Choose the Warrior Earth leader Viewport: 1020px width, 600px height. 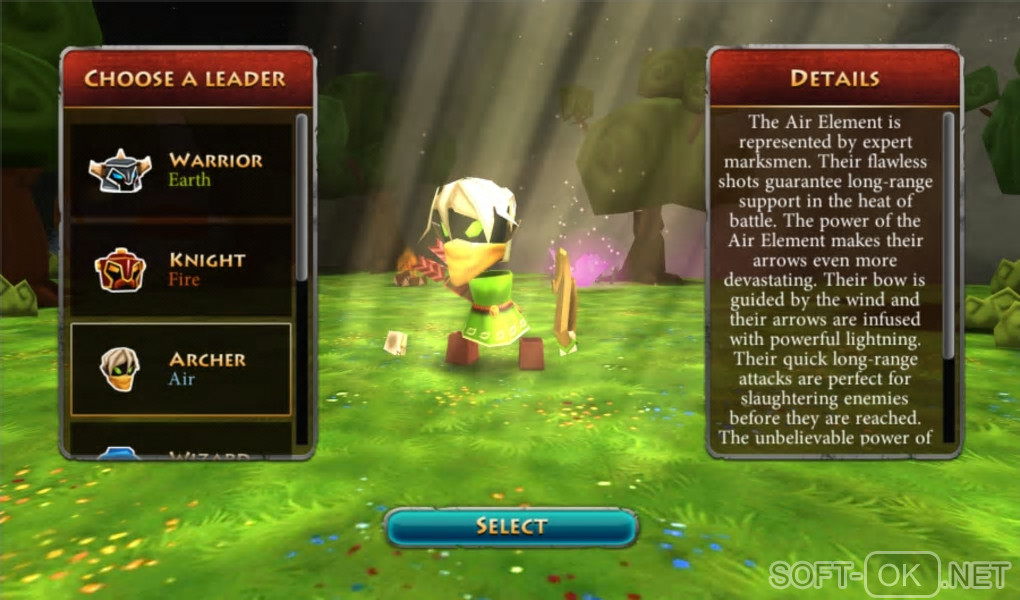(x=181, y=170)
